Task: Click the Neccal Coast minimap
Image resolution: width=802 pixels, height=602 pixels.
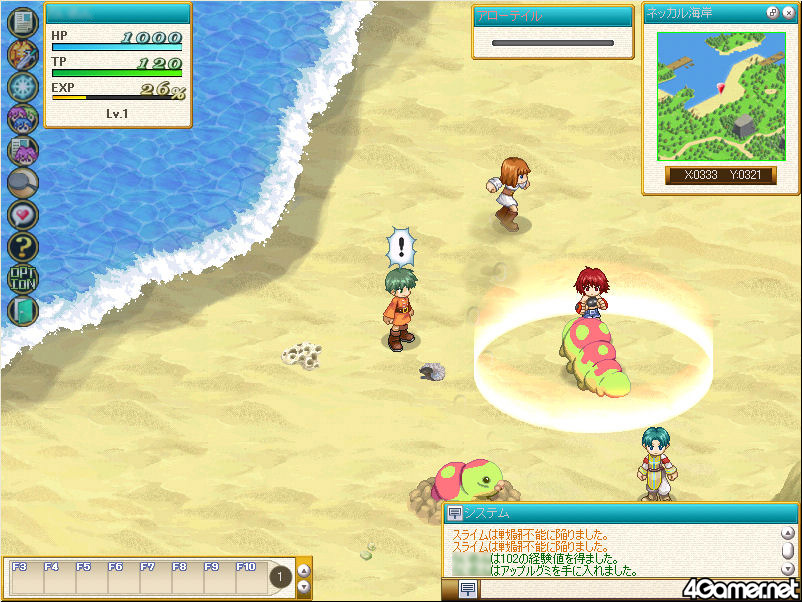Action: (x=720, y=95)
